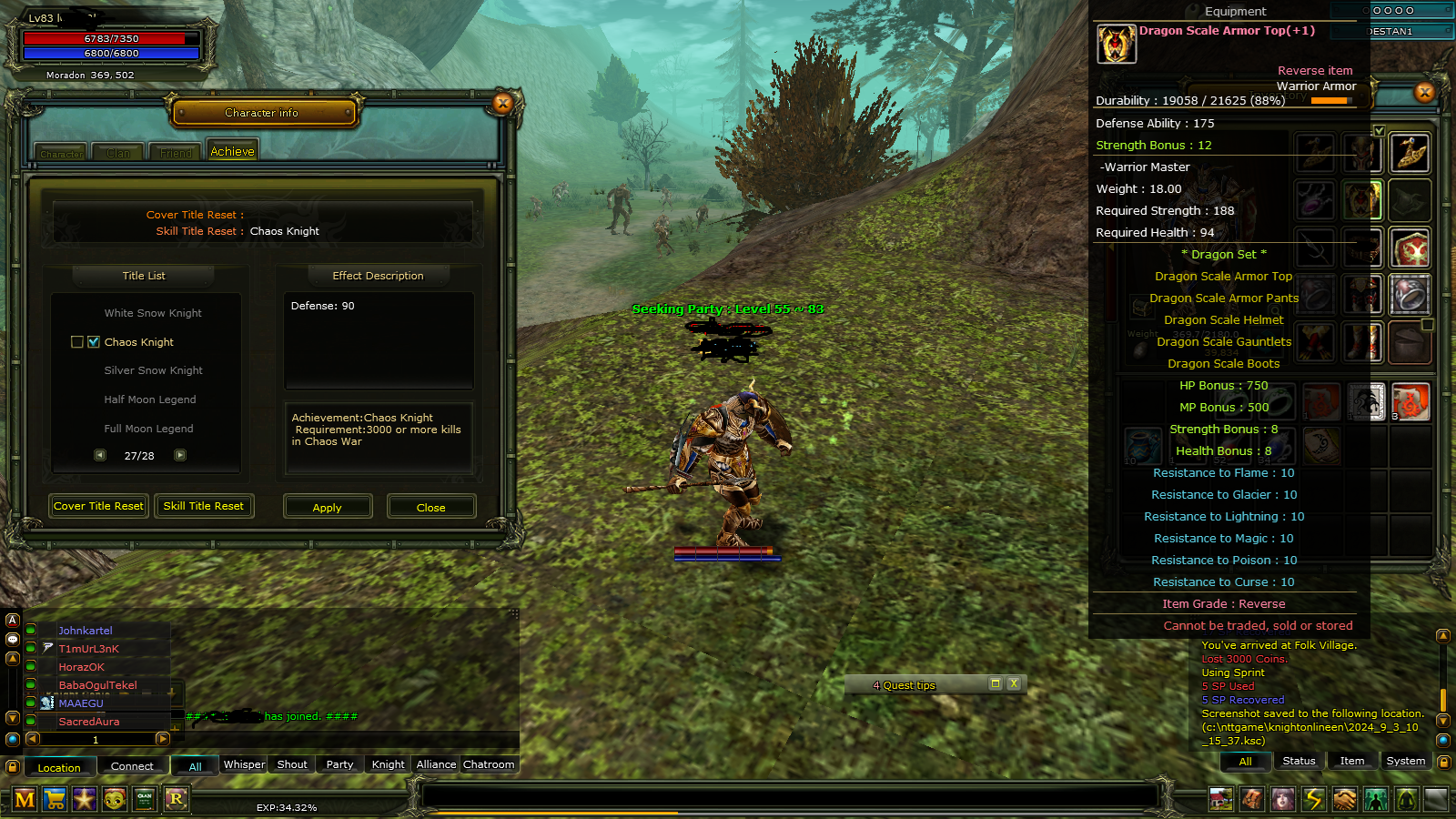Click the Skill Title Reset button
1456x819 pixels.
point(204,506)
